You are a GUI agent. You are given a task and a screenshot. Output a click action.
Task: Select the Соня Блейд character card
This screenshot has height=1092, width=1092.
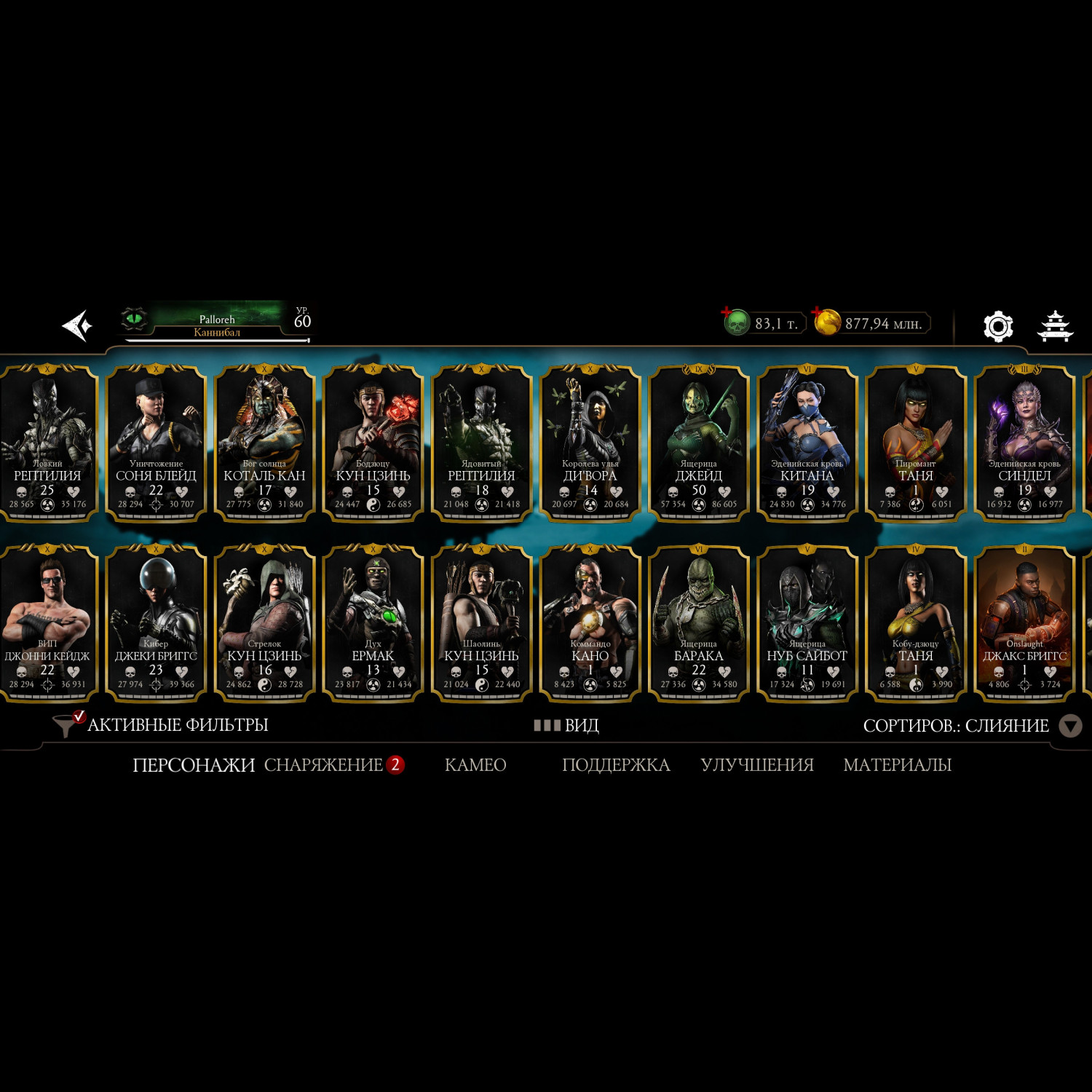pyautogui.click(x=156, y=443)
